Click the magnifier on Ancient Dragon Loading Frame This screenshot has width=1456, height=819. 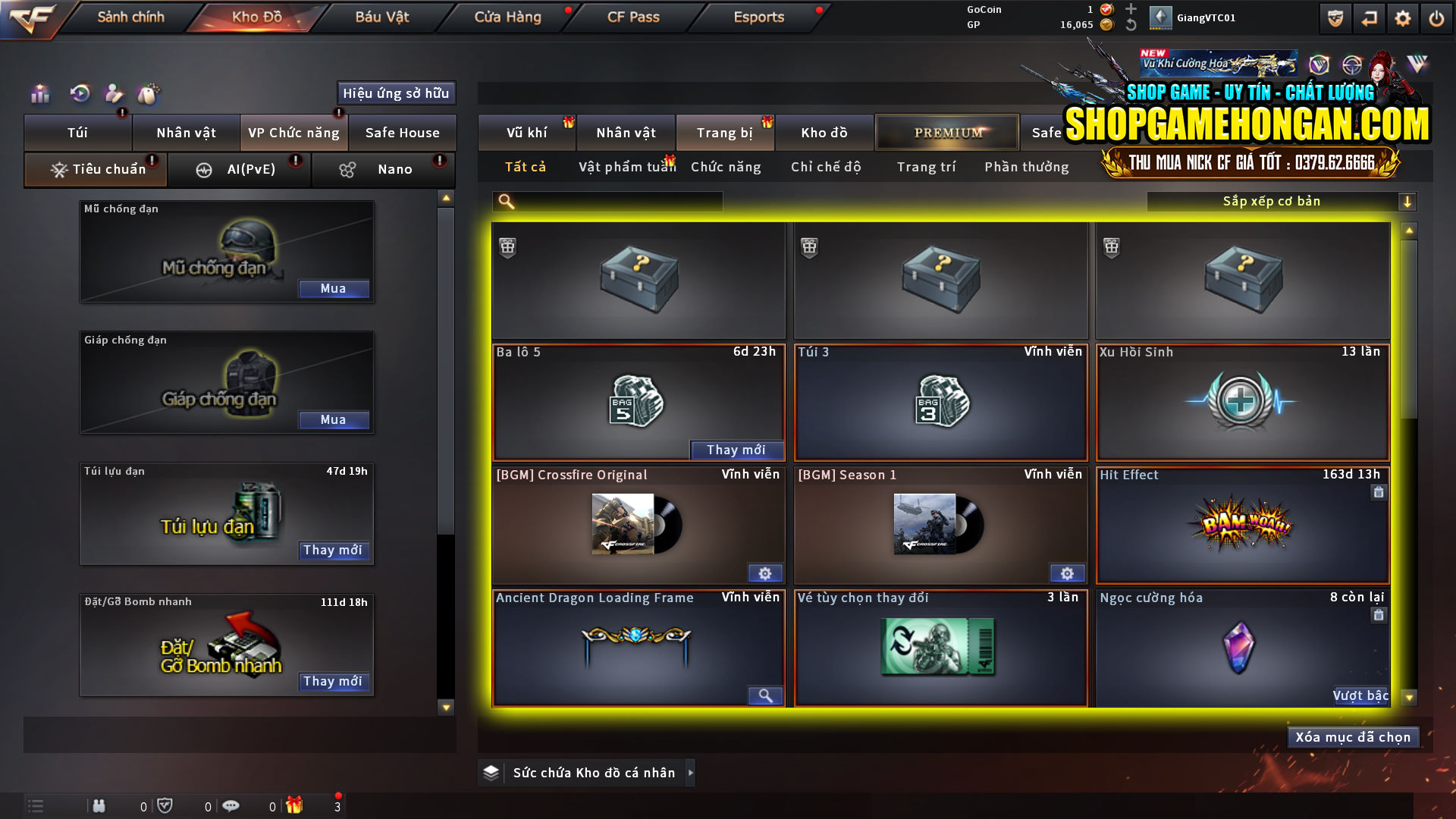pos(765,695)
